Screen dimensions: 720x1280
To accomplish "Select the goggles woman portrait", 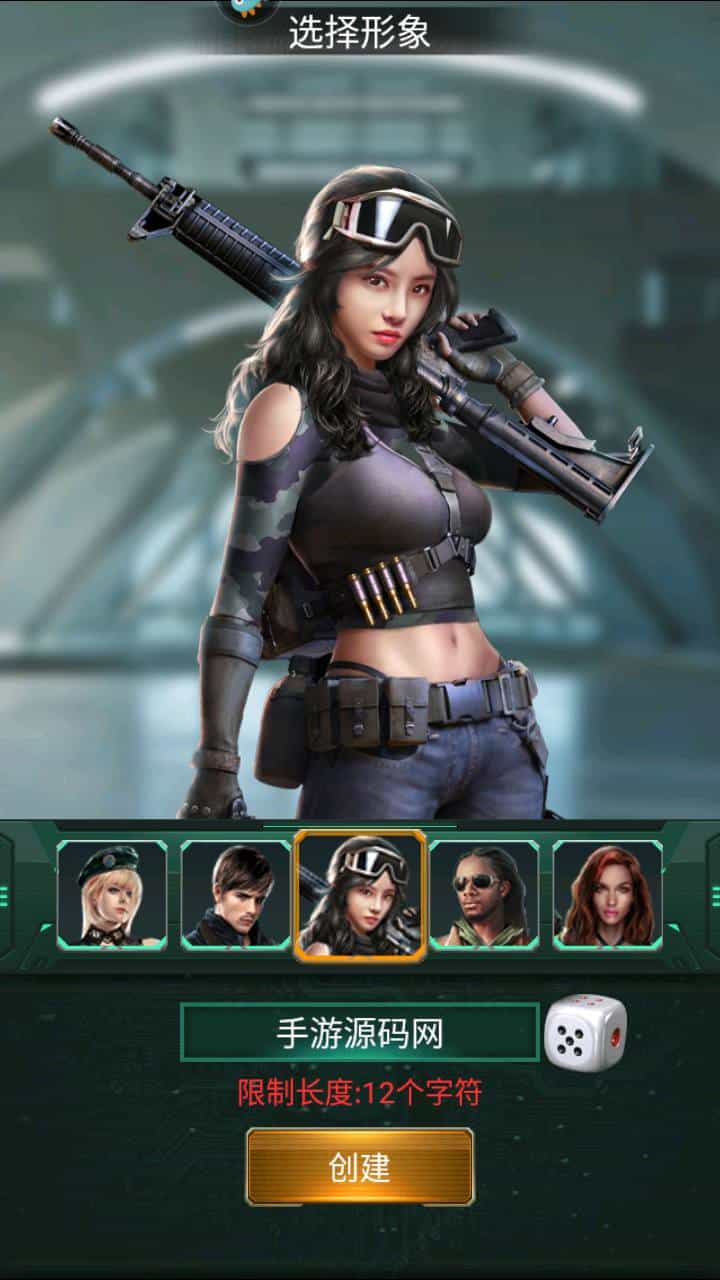I will 360,895.
